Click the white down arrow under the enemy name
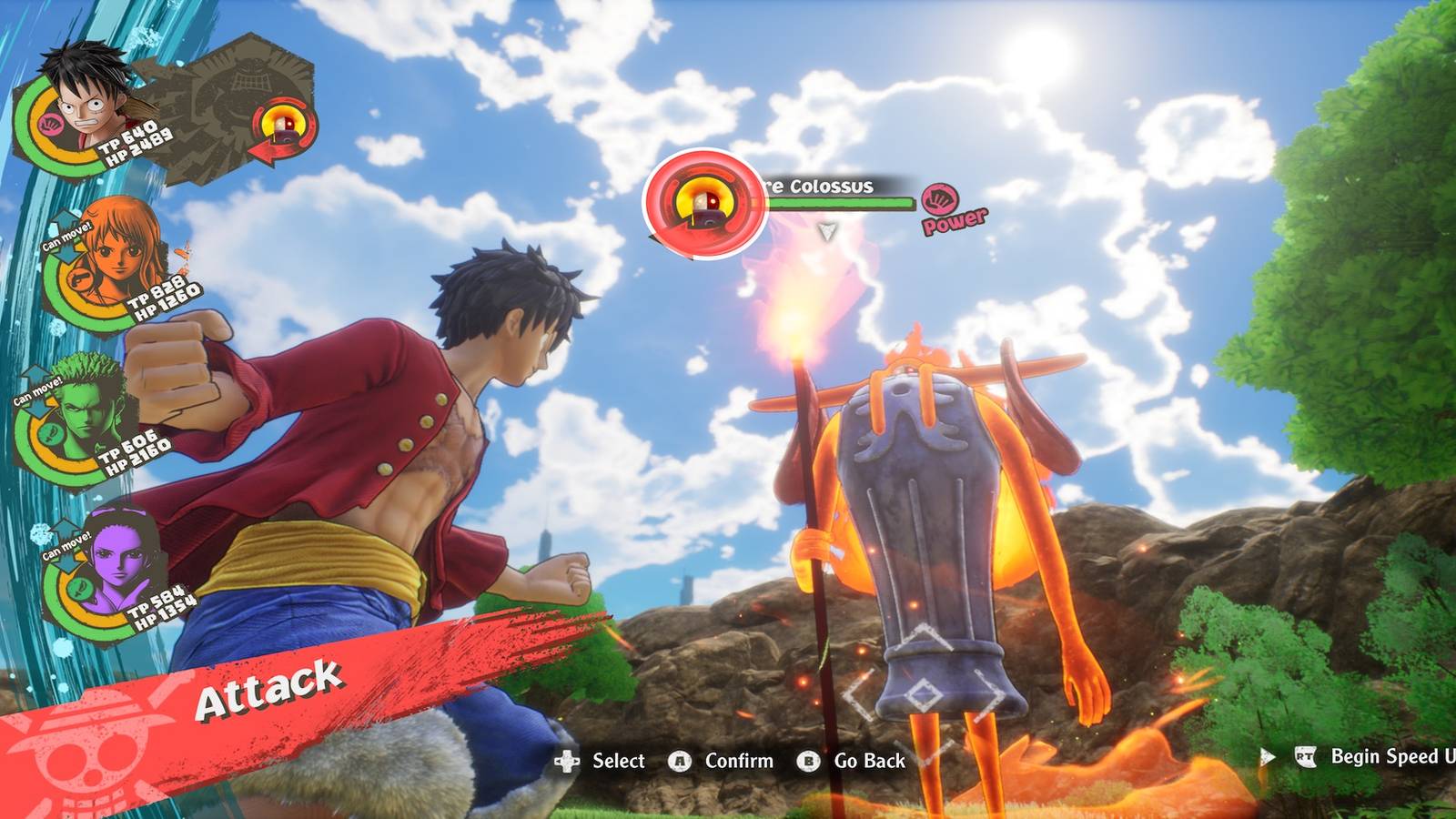The width and height of the screenshot is (1456, 819). (829, 229)
